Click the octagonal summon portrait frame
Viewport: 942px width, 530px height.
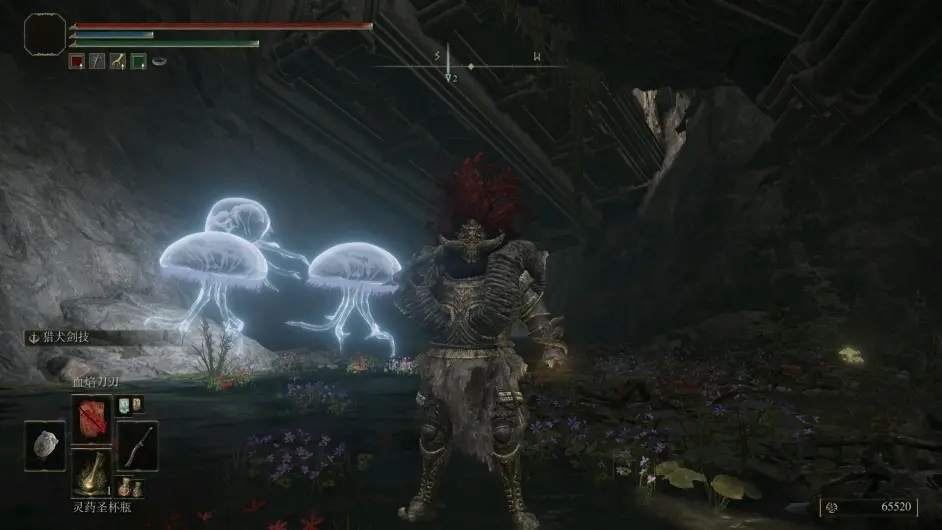[44, 36]
